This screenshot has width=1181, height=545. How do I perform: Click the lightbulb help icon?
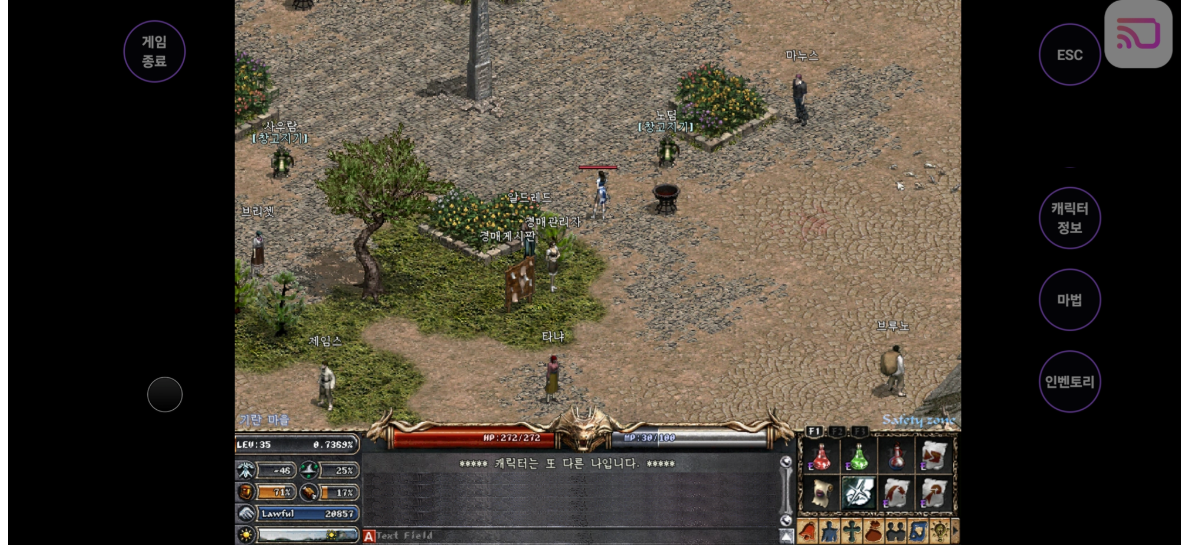pos(939,531)
